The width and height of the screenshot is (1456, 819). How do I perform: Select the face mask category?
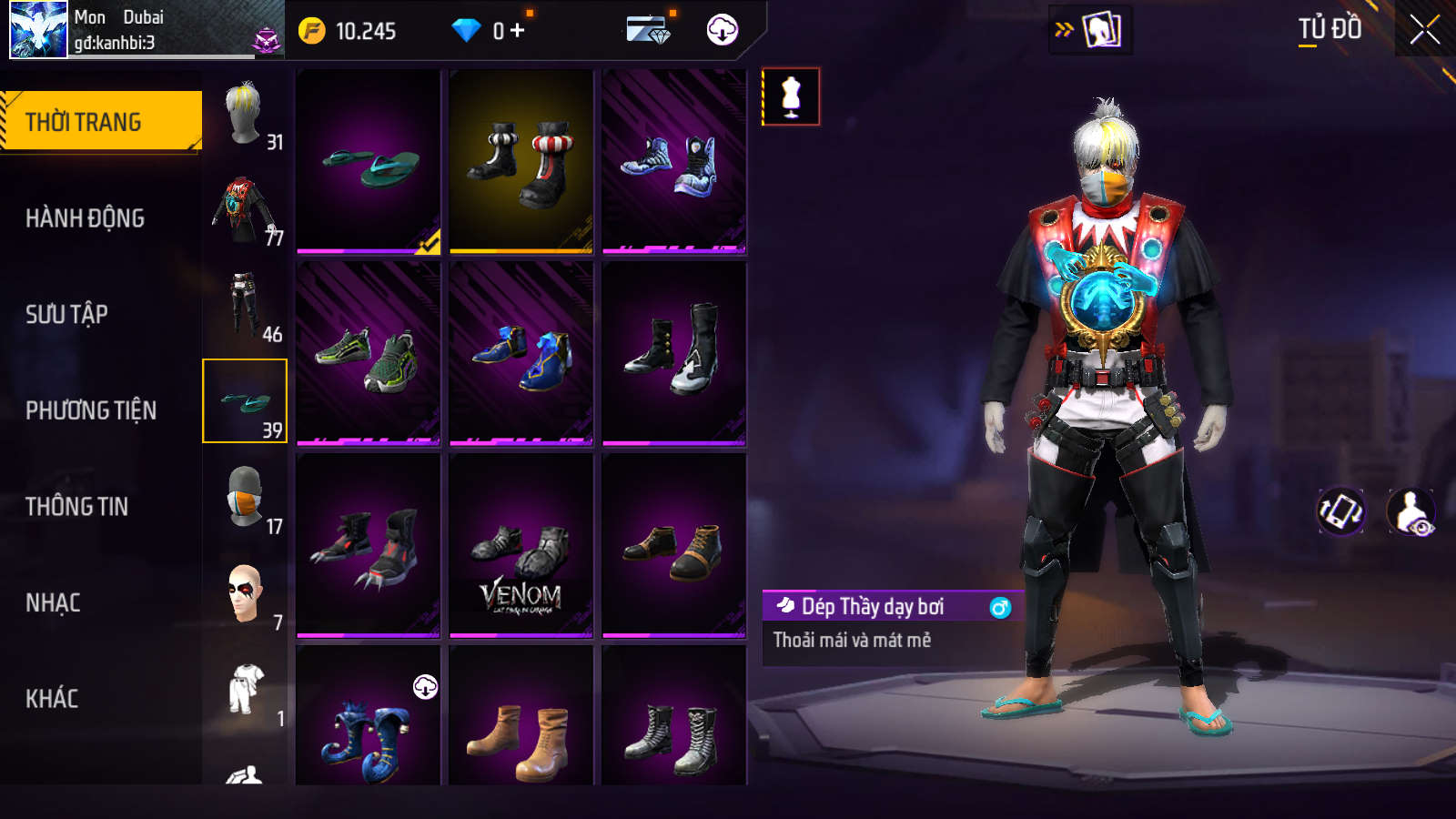click(x=245, y=497)
